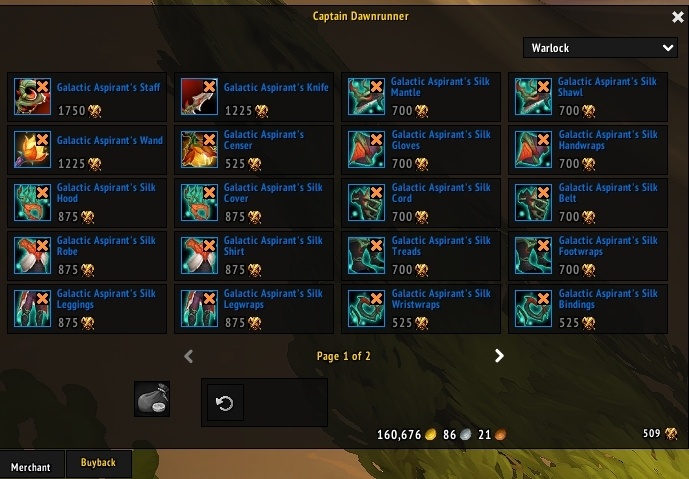Select Galactic Aspirant's Silk Bindings
Screen dimensions: 689x479
coord(533,308)
